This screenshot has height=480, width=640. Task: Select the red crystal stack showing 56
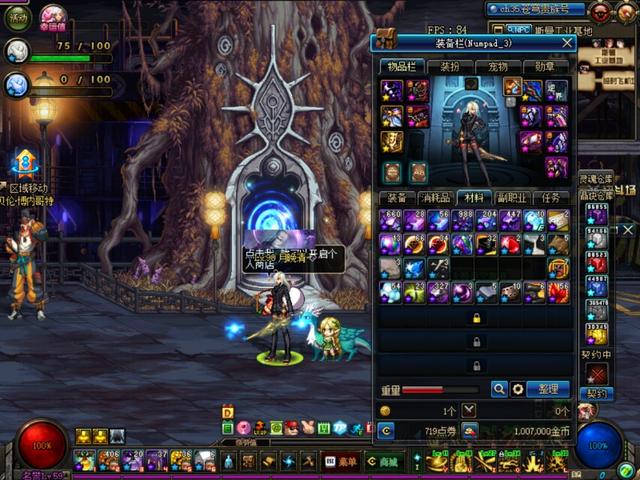(x=559, y=292)
